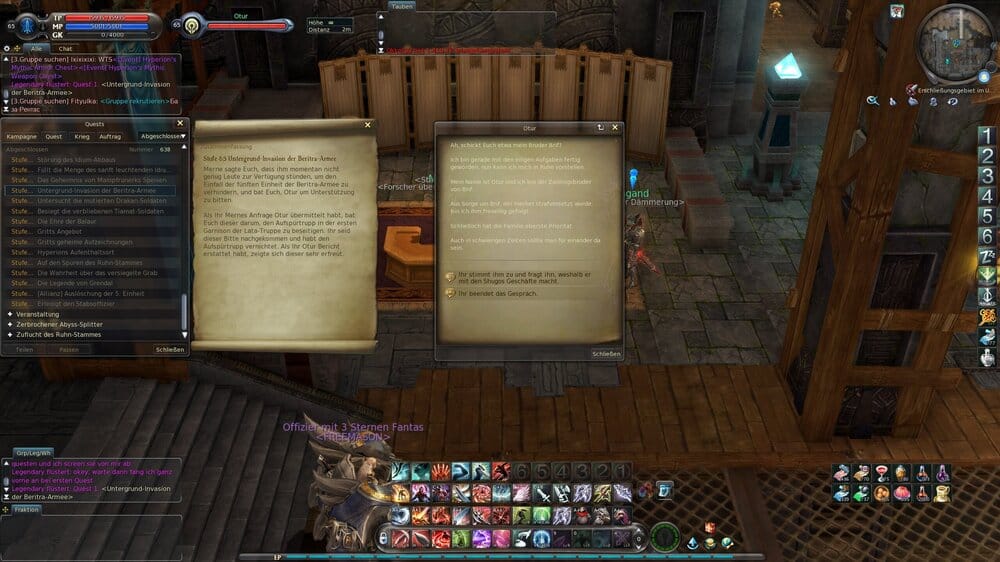Expand Zuflucht des Ruhn-Stammes category
1000x562 pixels.
58,335
